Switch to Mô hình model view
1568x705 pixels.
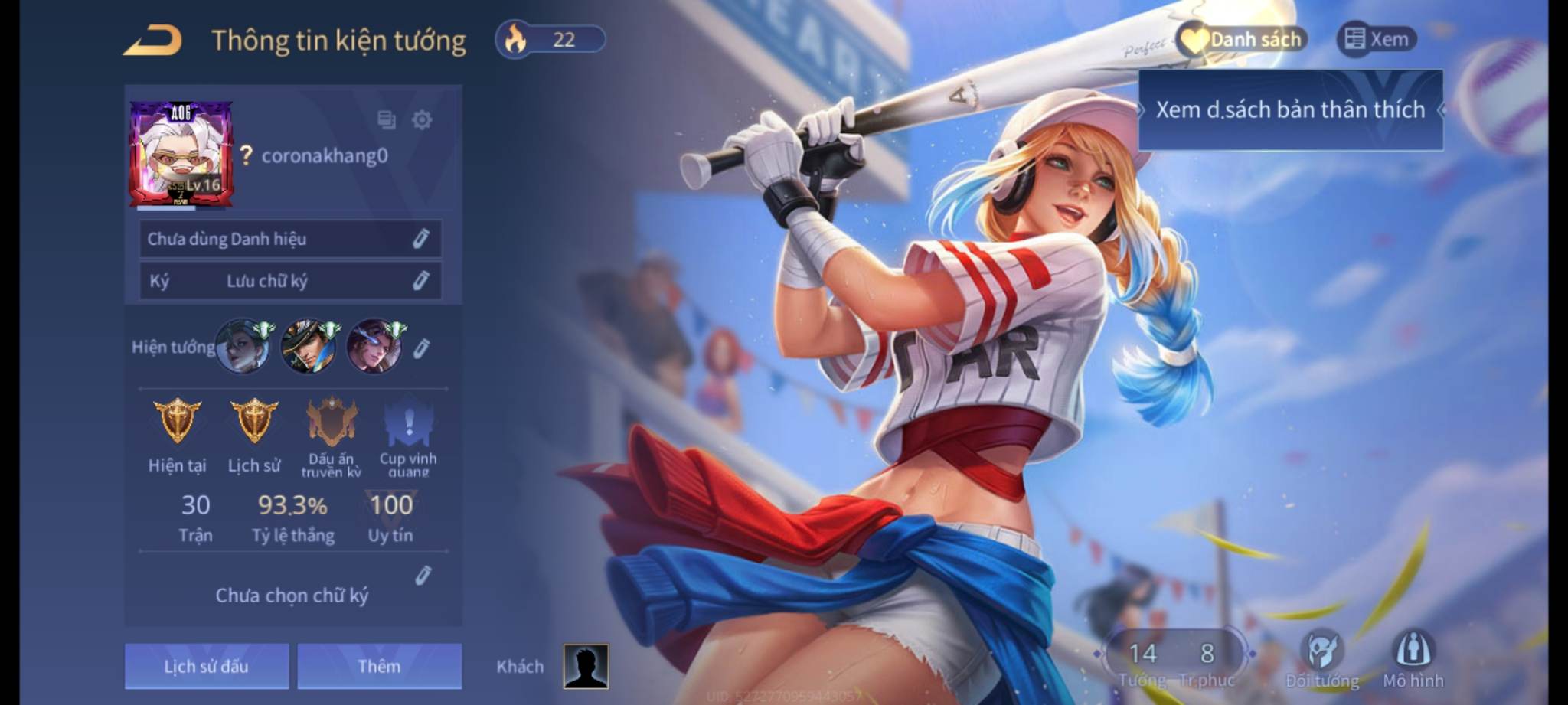[1413, 658]
